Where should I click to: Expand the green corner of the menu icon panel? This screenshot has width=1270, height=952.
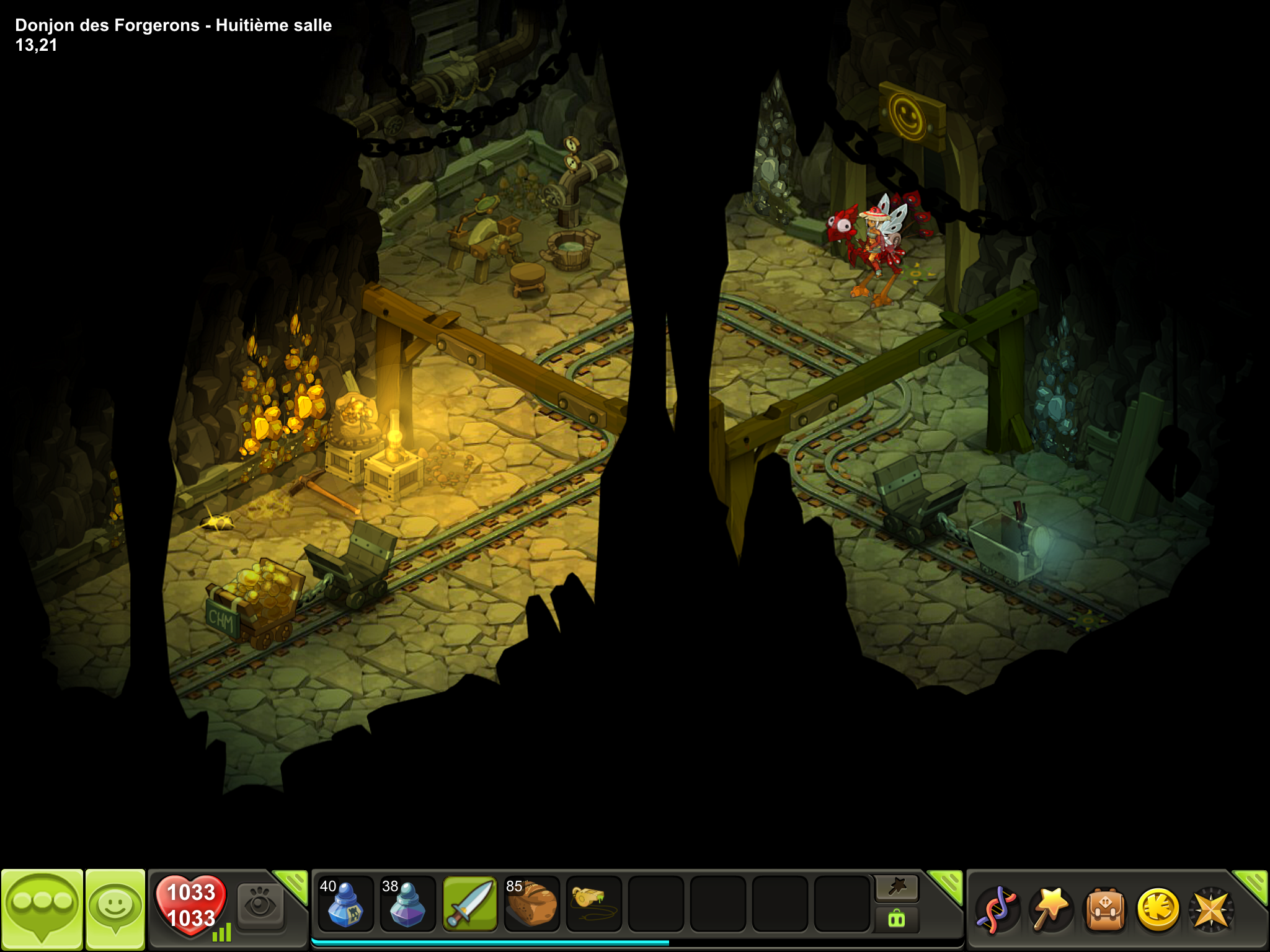1253,884
